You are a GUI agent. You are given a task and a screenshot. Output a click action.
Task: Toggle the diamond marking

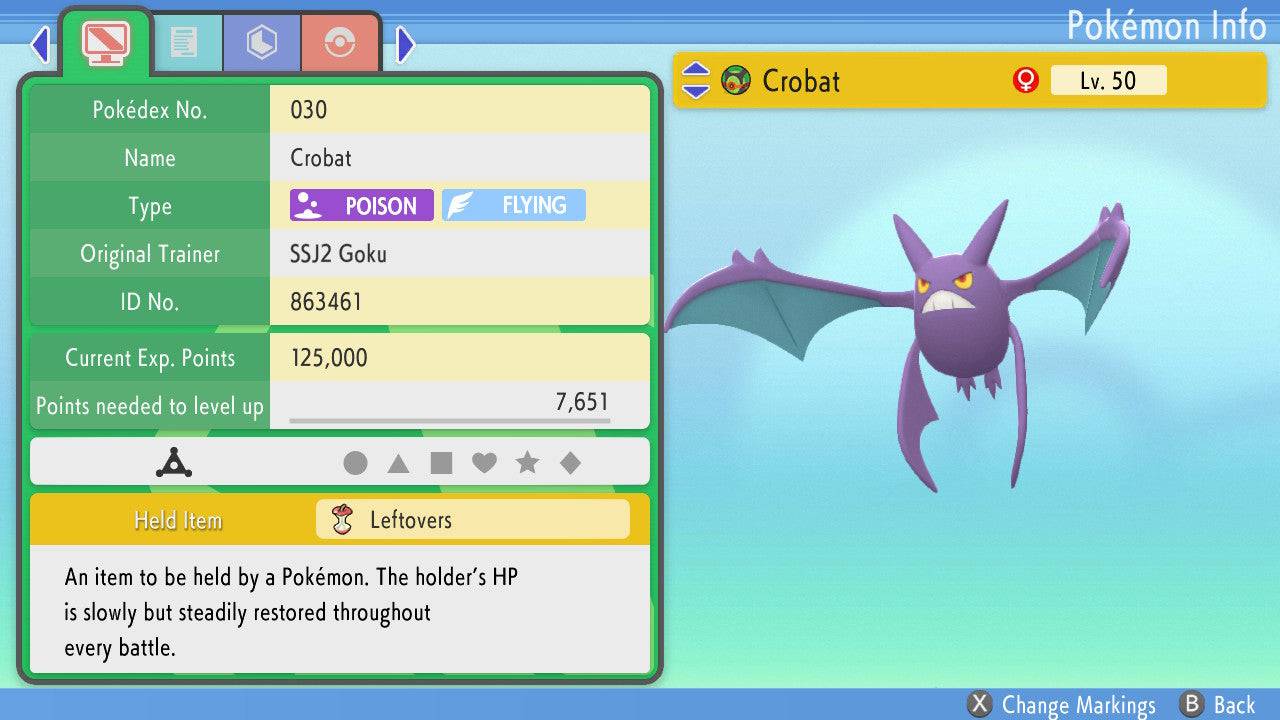pyautogui.click(x=570, y=463)
